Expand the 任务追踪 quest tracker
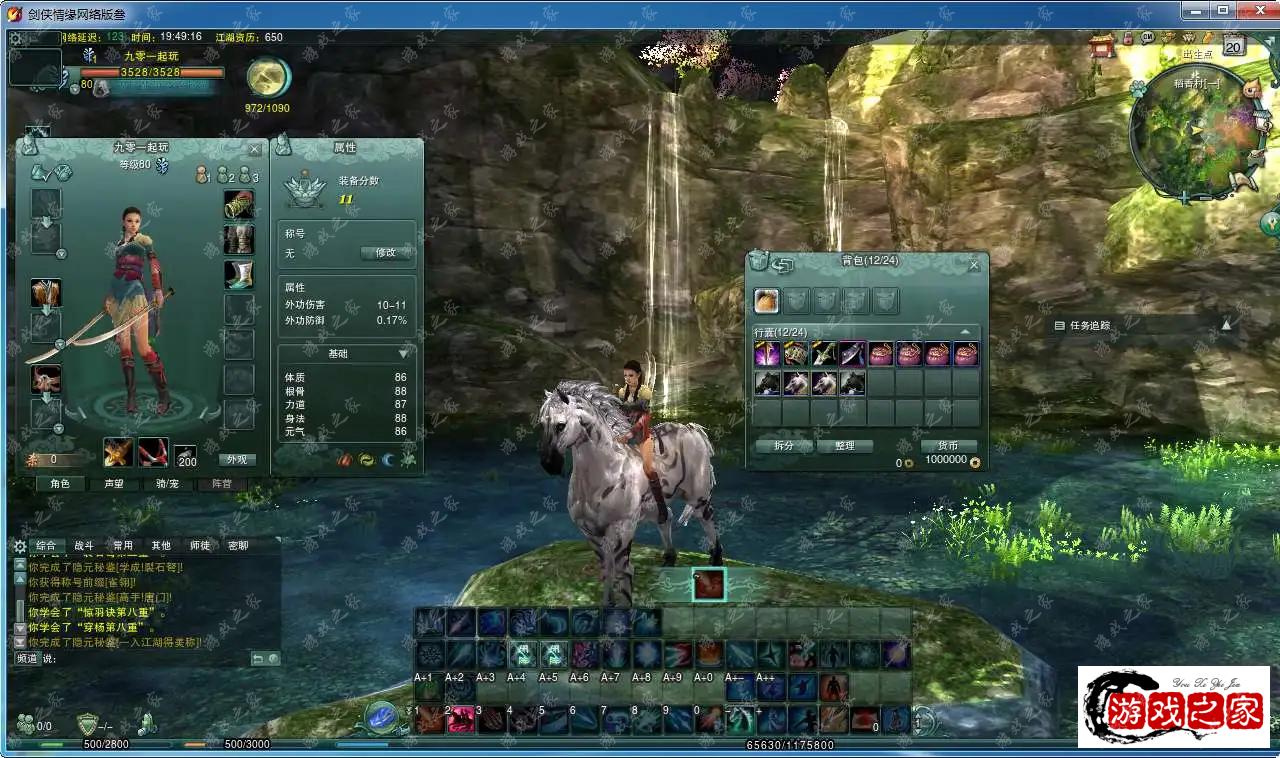Viewport: 1280px width, 758px height. tap(1226, 325)
